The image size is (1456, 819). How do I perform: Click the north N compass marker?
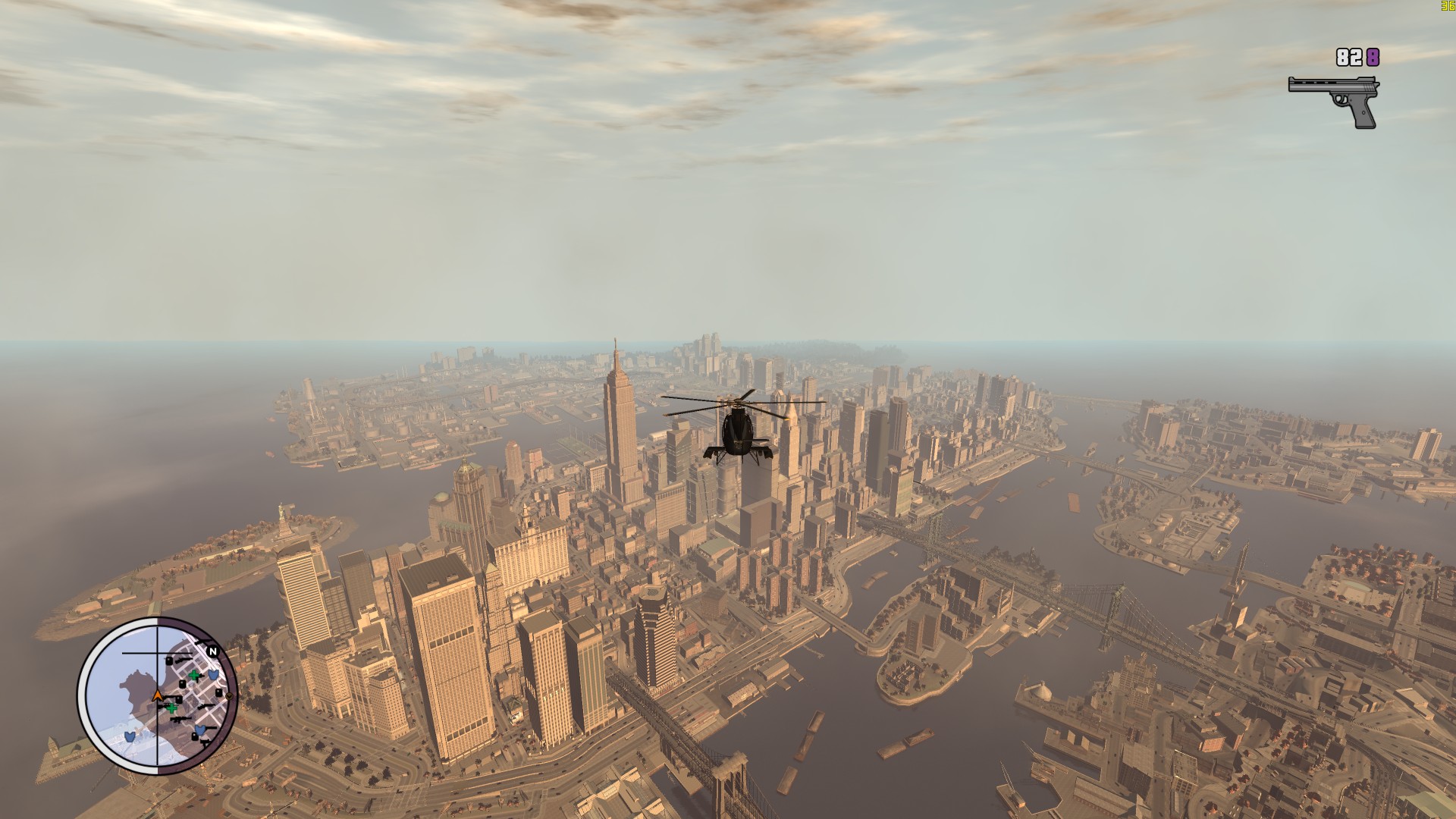click(x=213, y=651)
